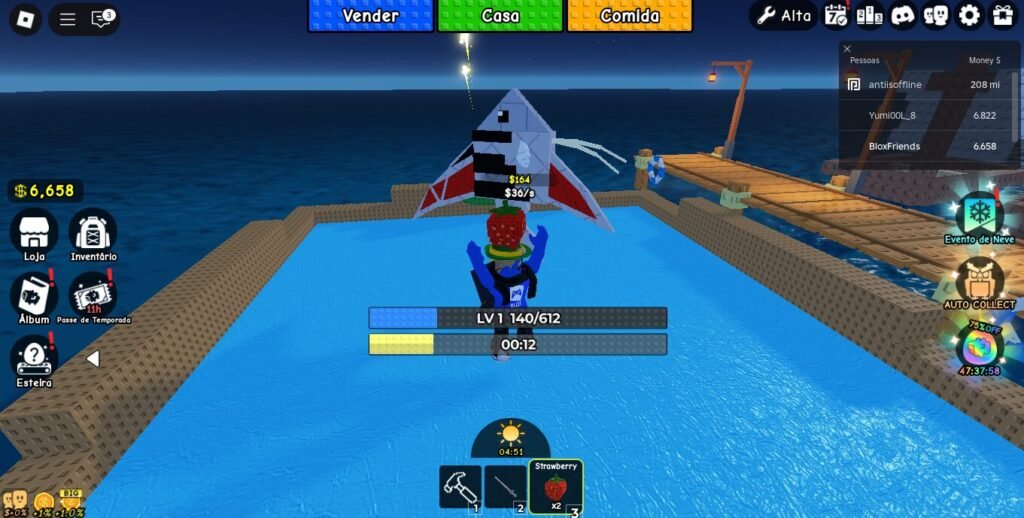Open the Comida food button

click(630, 16)
